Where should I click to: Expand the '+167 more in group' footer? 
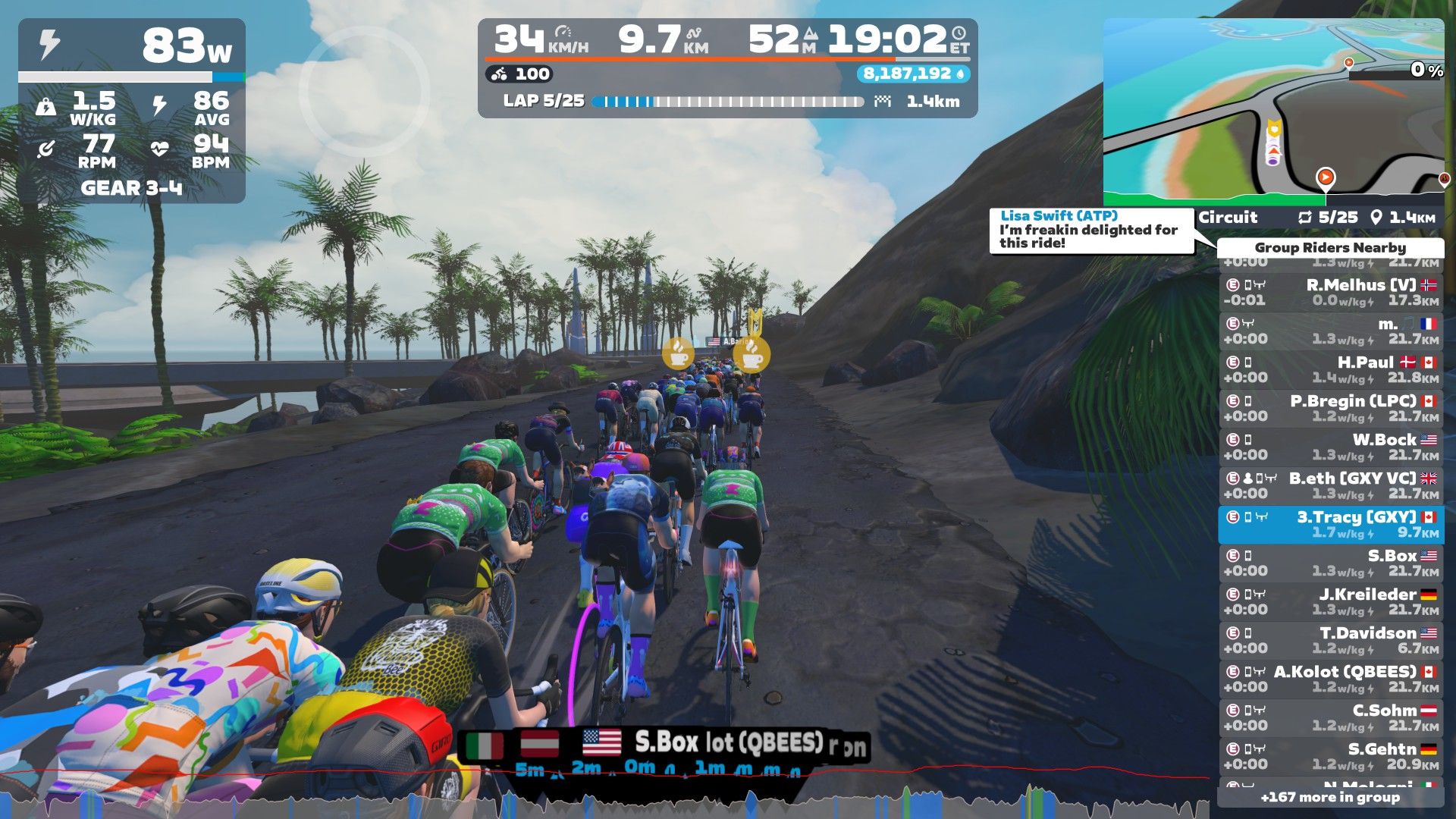coord(1330,797)
